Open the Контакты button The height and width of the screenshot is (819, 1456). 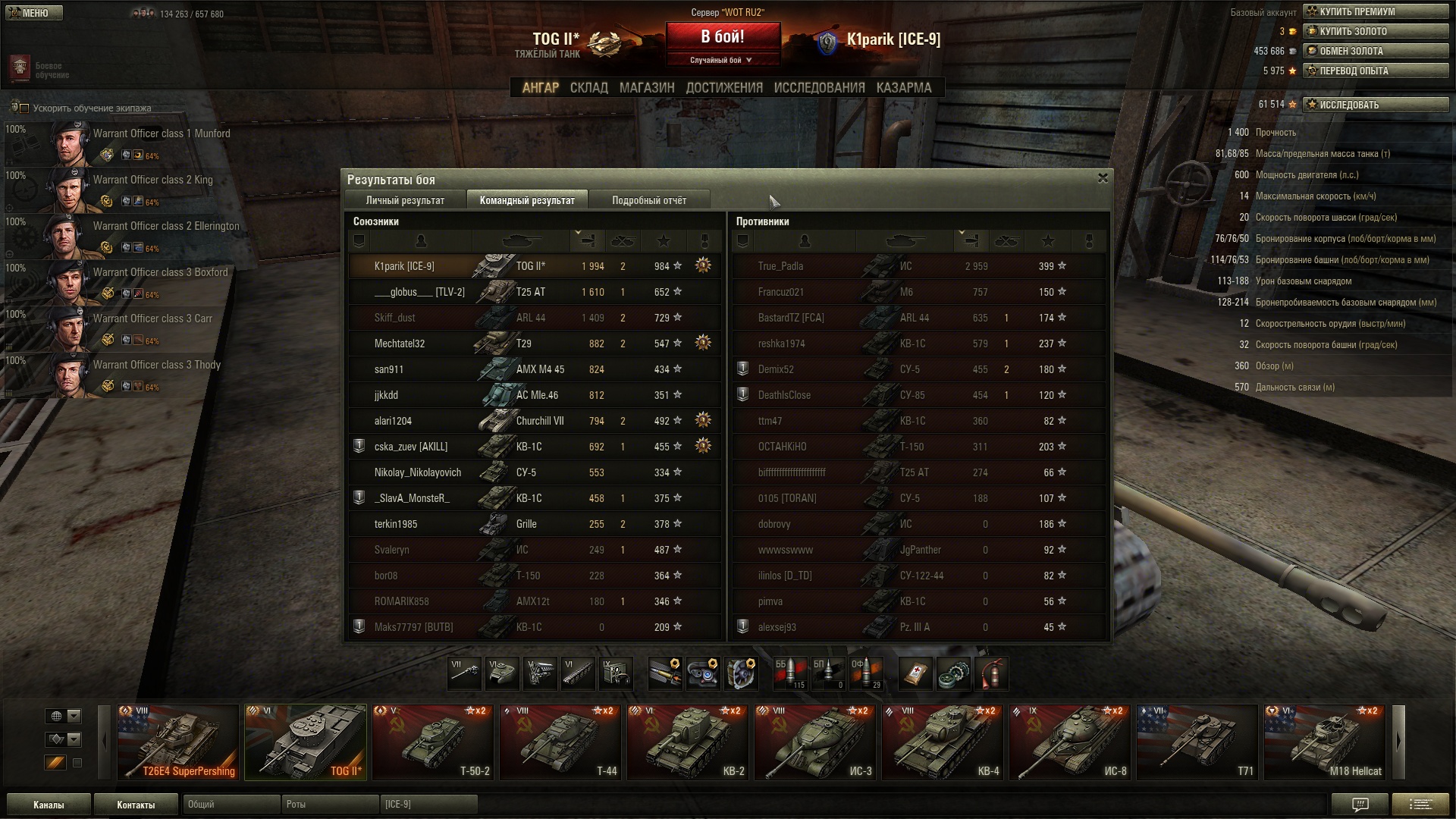pos(136,805)
